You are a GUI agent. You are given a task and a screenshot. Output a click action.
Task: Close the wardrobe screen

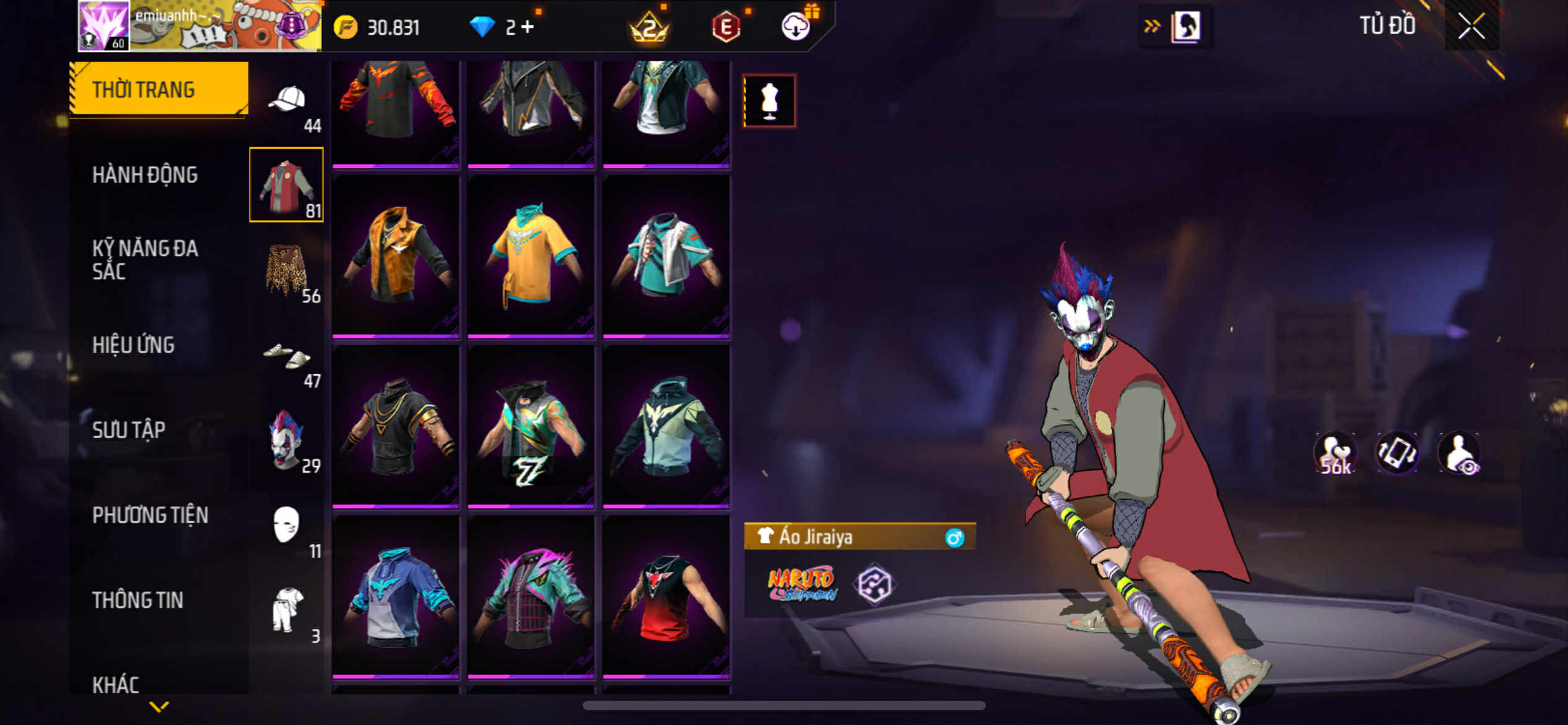1471,27
